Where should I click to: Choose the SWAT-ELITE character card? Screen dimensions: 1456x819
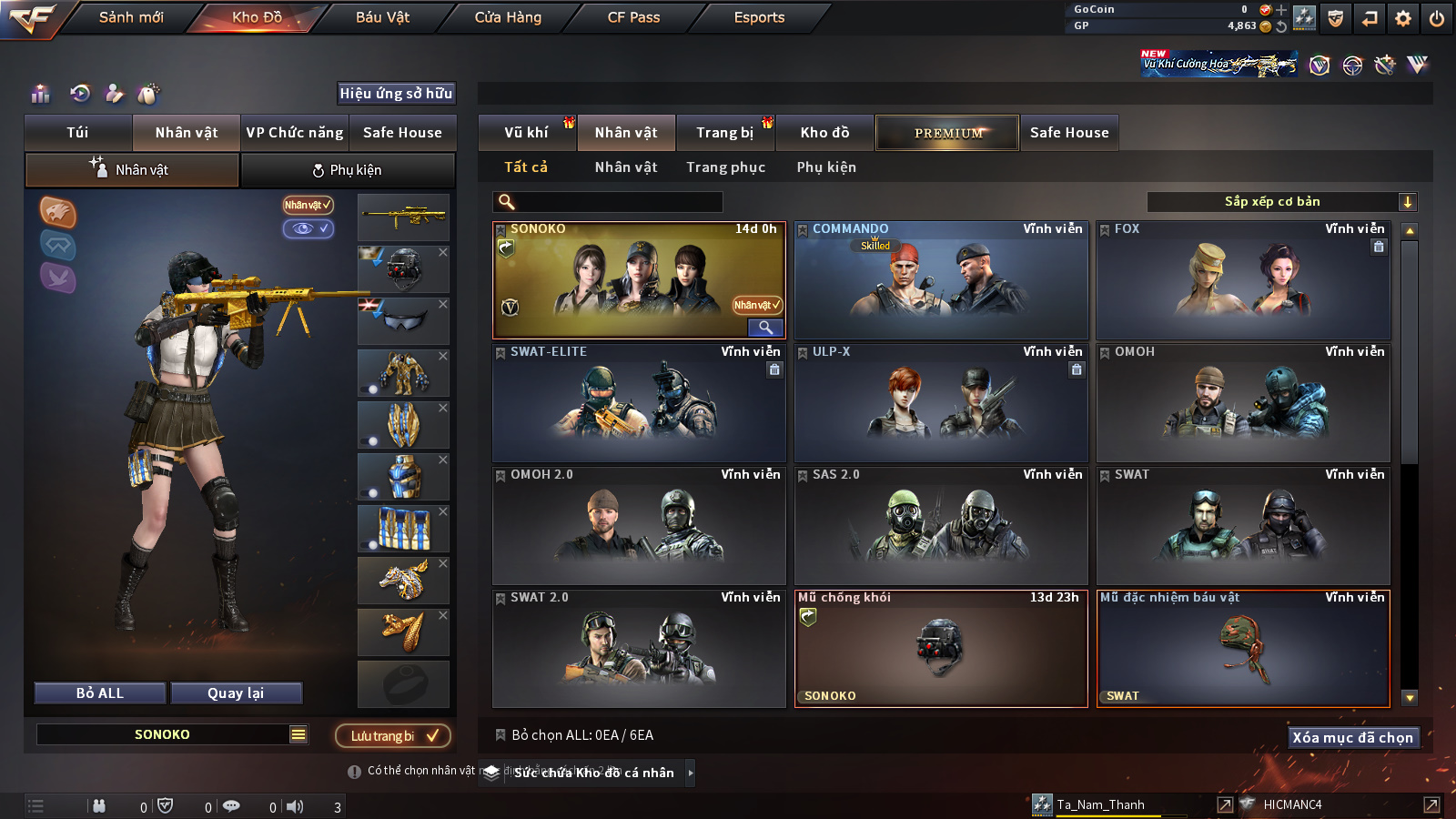coord(639,403)
